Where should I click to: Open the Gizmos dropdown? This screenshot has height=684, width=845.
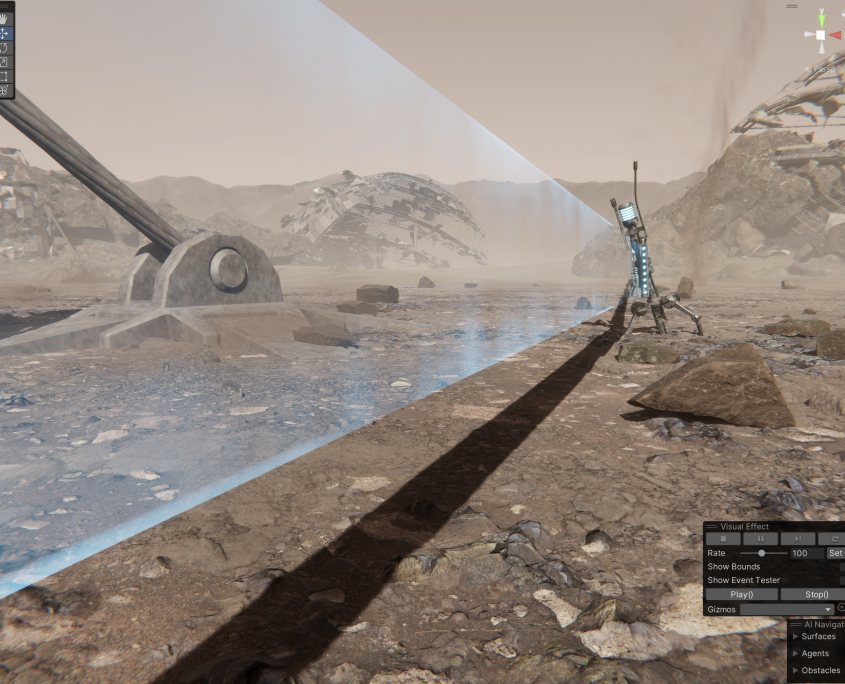[x=787, y=609]
